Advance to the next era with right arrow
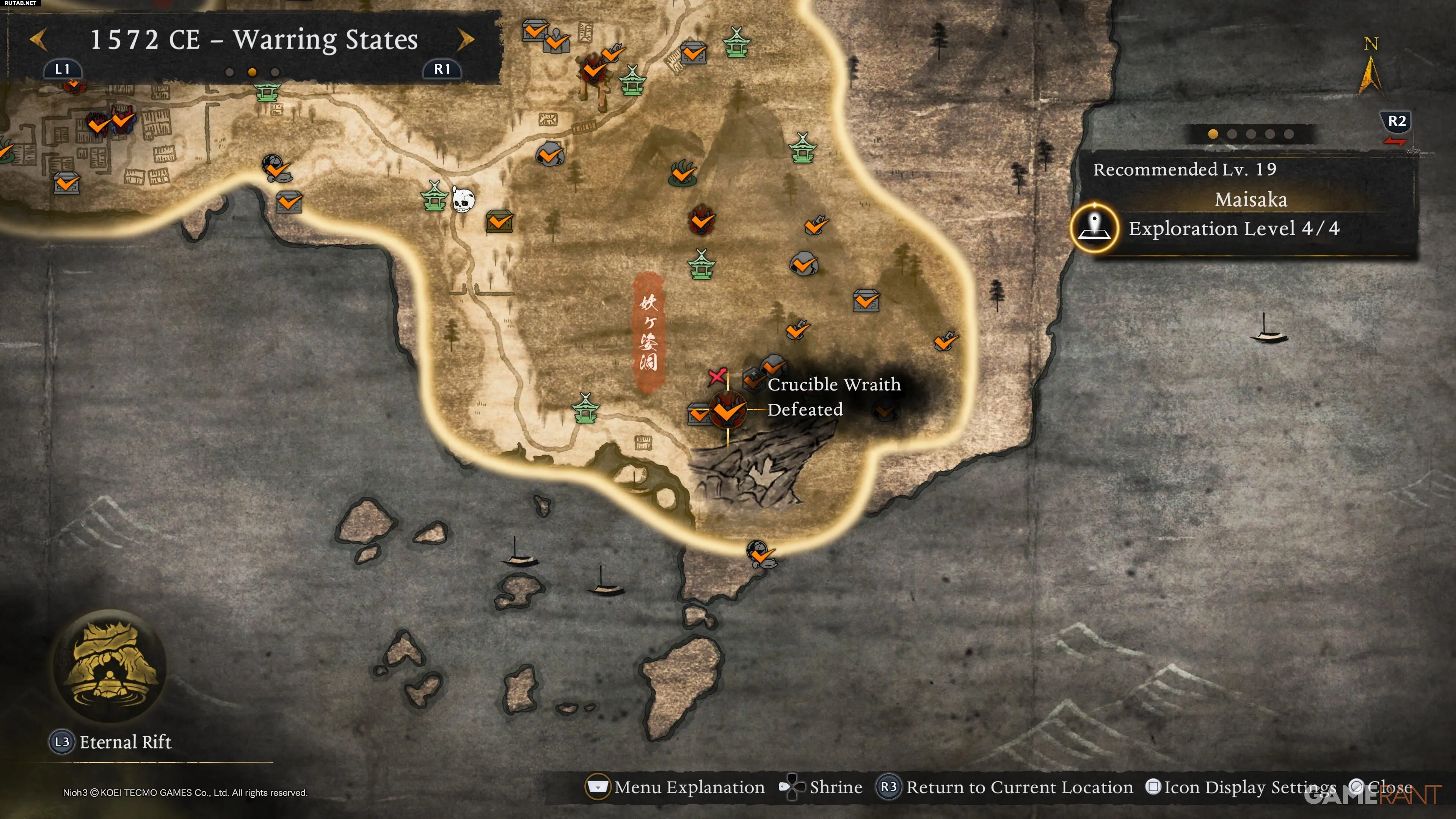The width and height of the screenshot is (1456, 819). 465,39
